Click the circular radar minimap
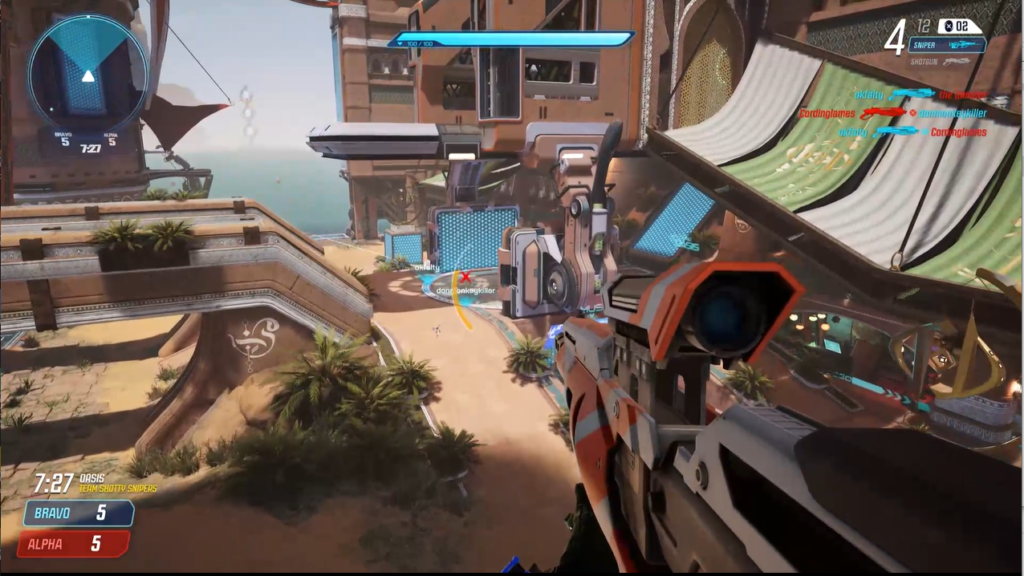The width and height of the screenshot is (1024, 576). 88,74
